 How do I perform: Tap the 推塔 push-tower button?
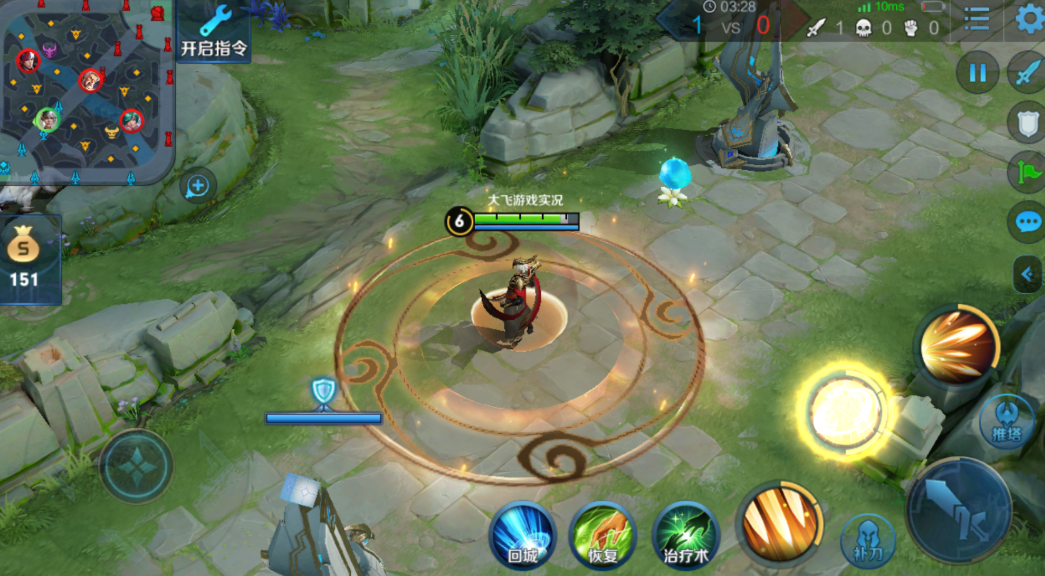coord(1004,418)
